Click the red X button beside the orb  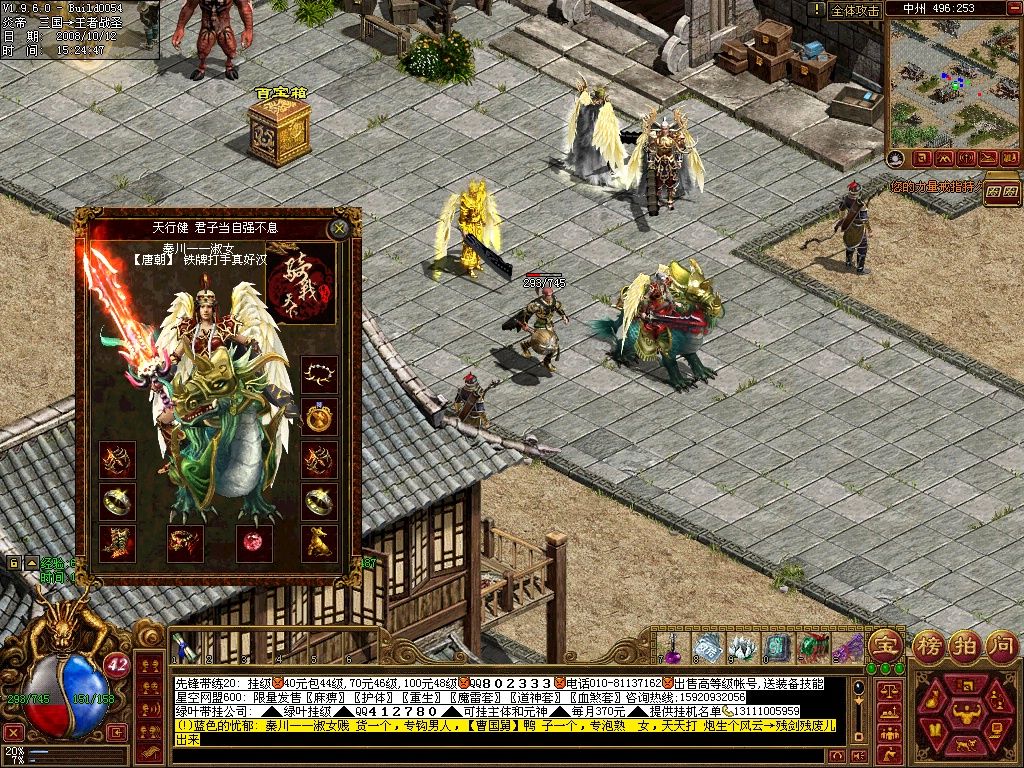click(13, 732)
